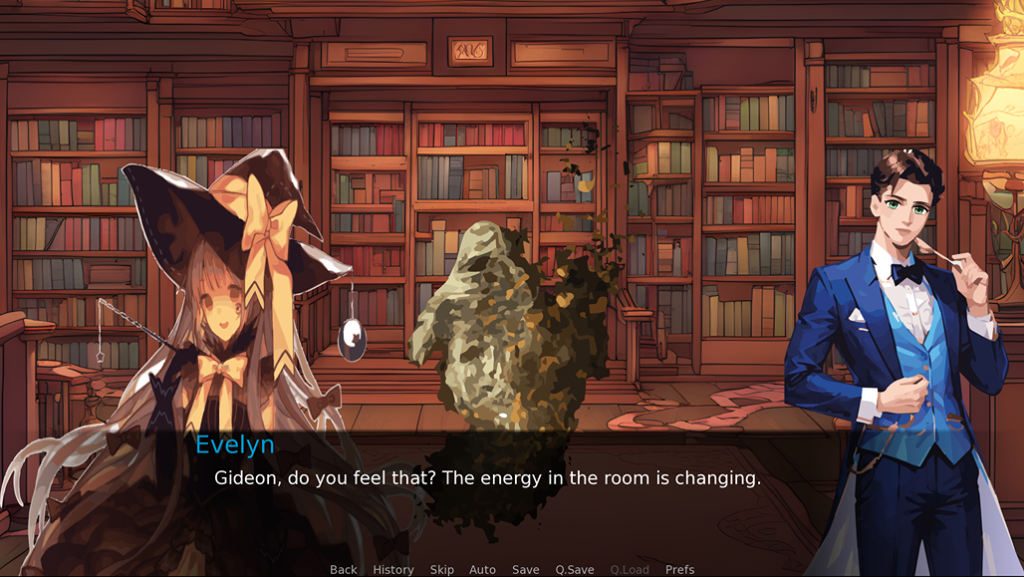The width and height of the screenshot is (1024, 577).
Task: Go back to the previous dialogue line
Action: point(343,569)
